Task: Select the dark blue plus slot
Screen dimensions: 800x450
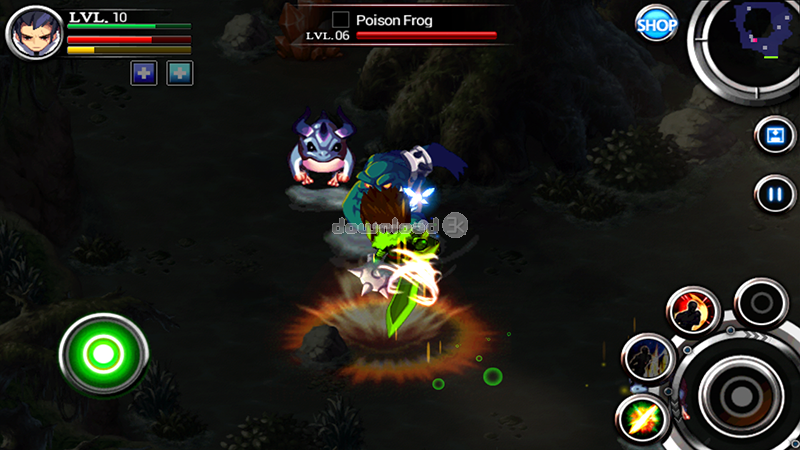Action: click(x=143, y=73)
